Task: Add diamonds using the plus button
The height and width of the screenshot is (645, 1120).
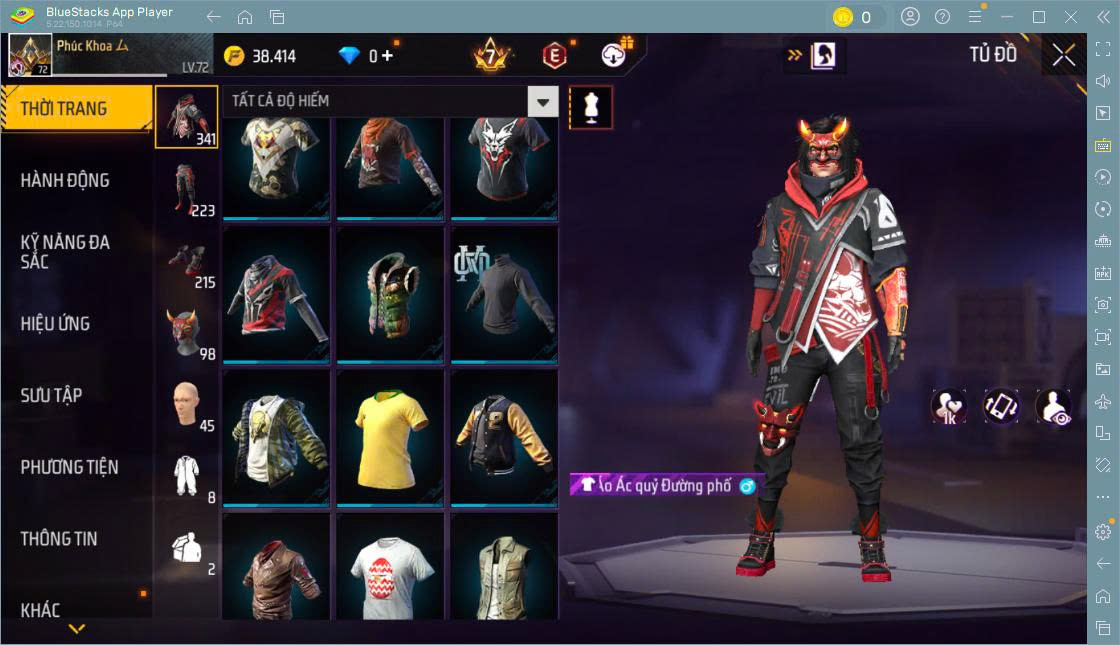Action: [387, 56]
